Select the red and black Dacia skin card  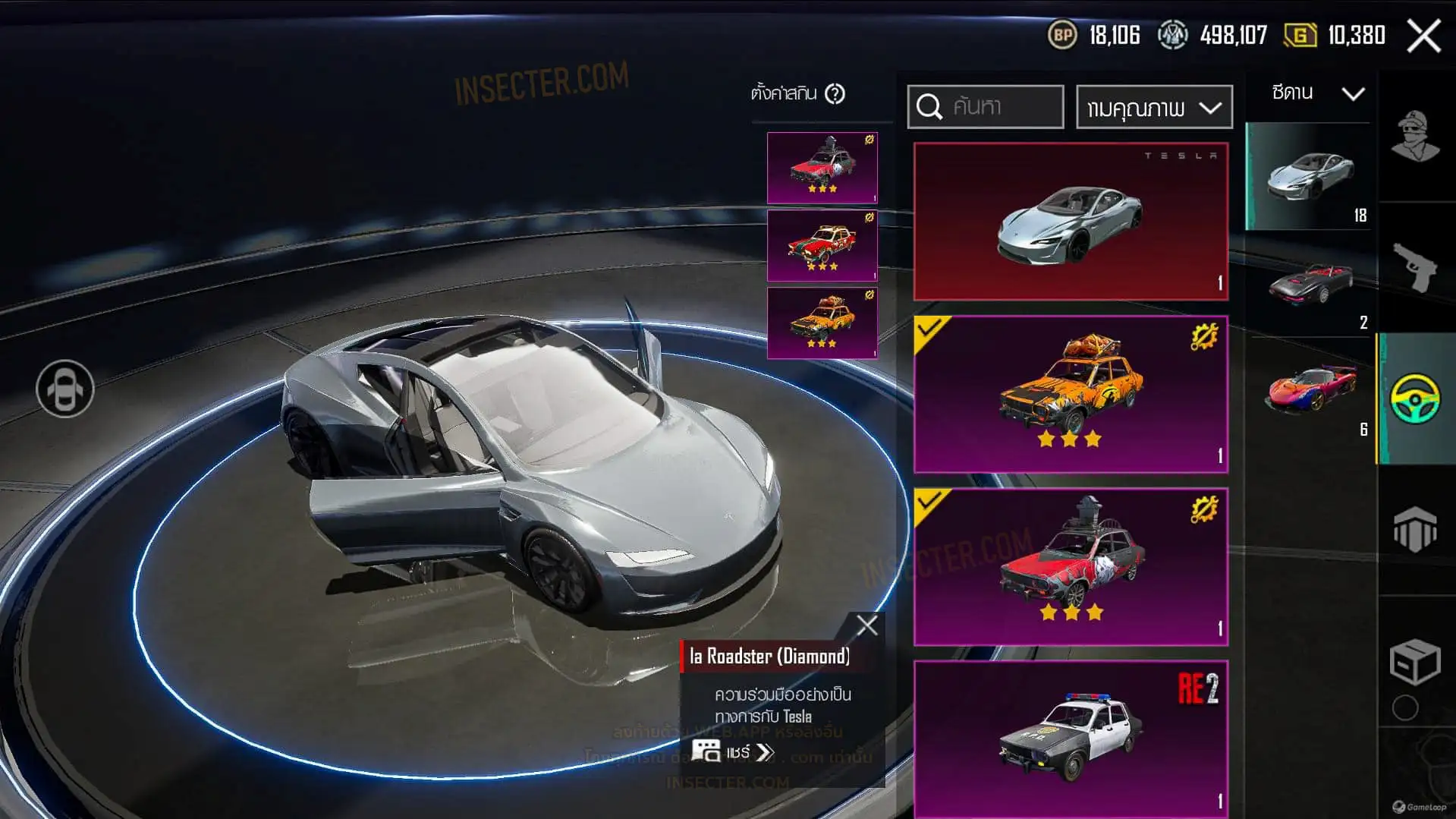[x=1071, y=567]
